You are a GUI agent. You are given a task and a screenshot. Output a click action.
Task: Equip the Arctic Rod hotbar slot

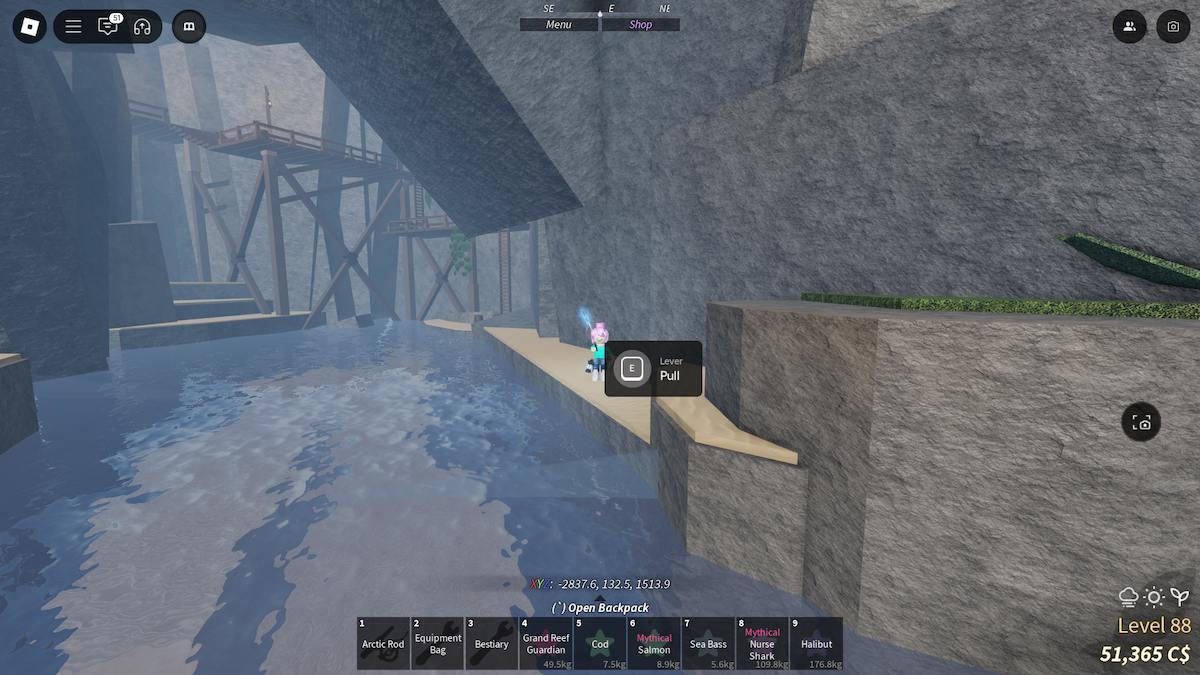(383, 643)
